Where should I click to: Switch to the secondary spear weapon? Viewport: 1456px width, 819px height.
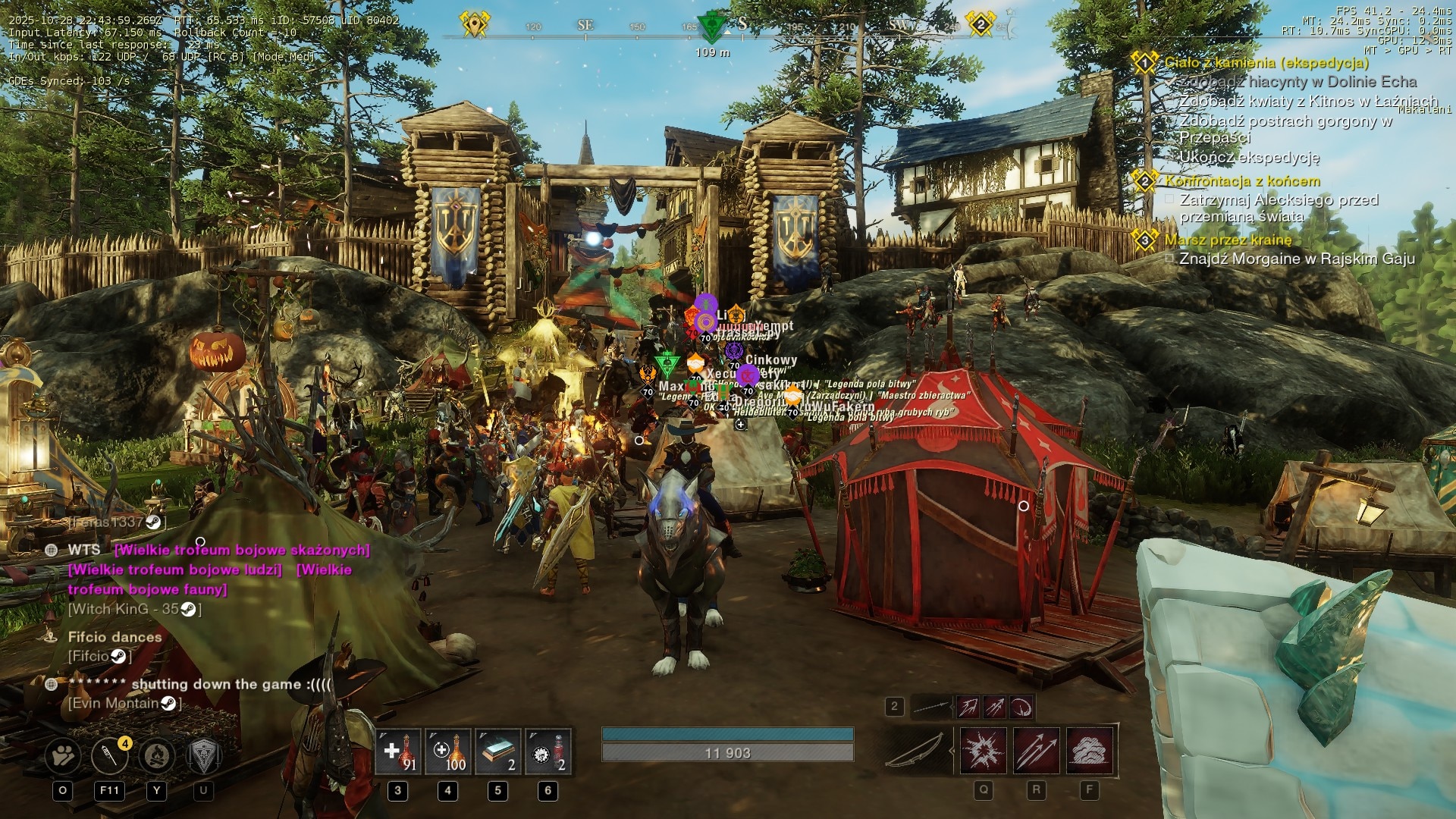point(933,708)
